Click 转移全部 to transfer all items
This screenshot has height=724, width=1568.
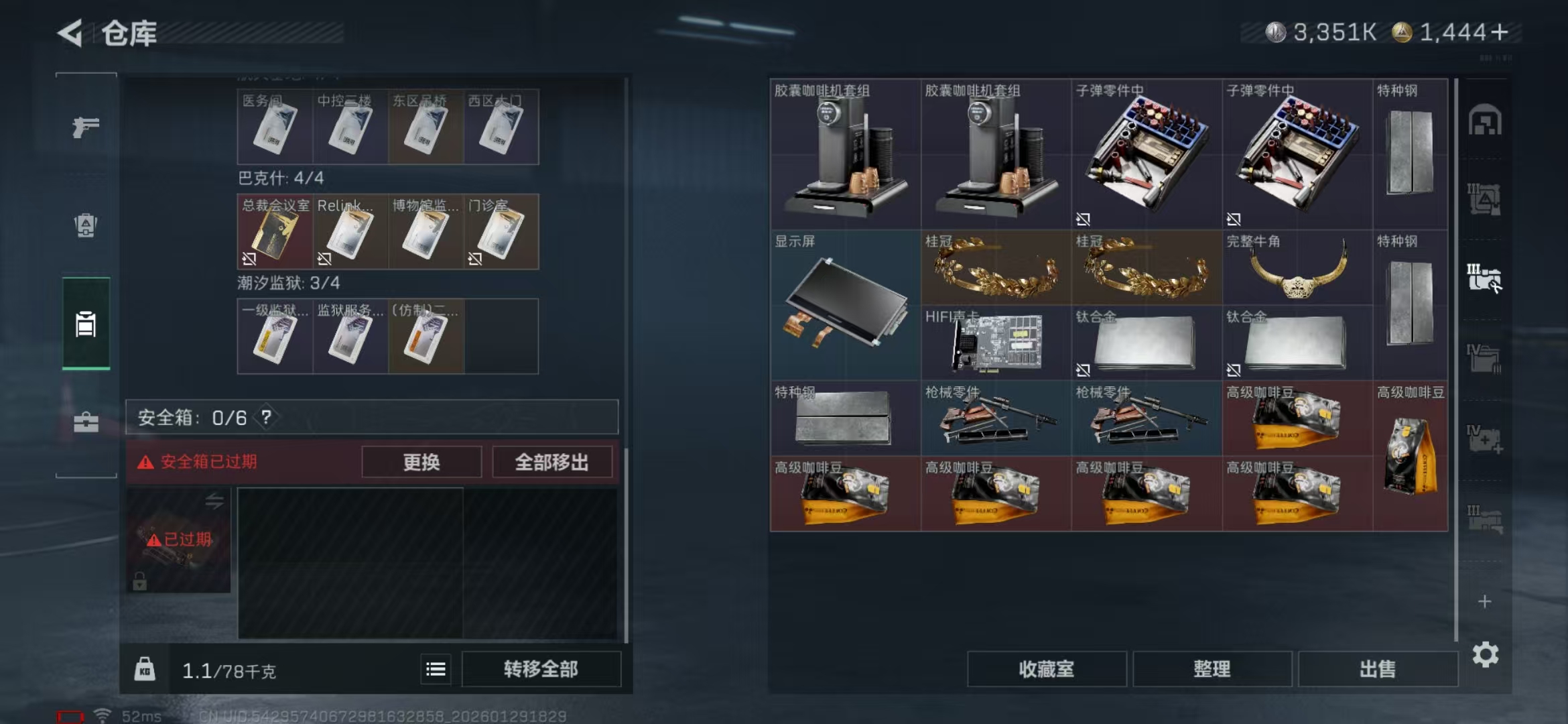click(x=541, y=668)
